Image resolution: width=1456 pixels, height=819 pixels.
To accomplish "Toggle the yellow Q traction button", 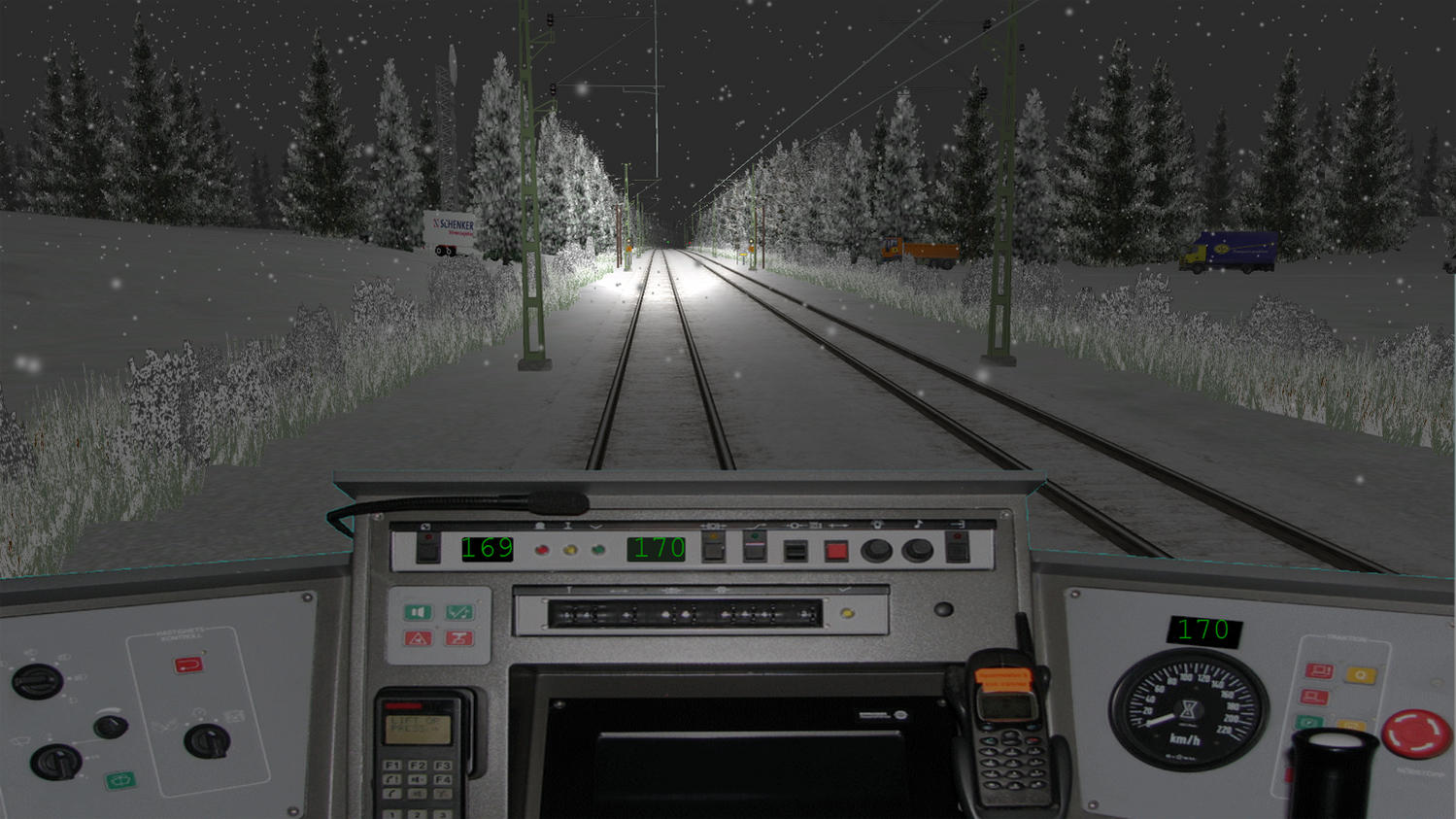I will pos(1360,675).
